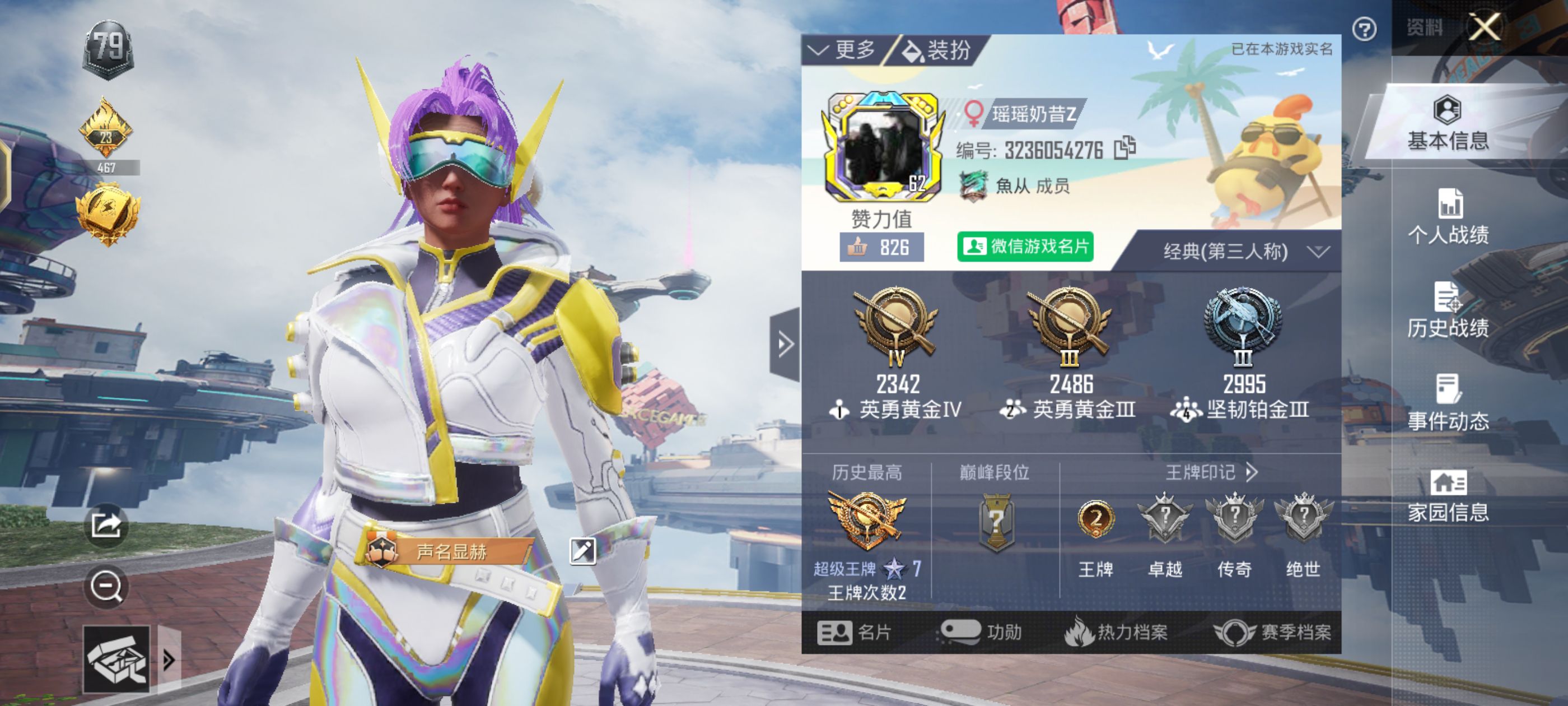The height and width of the screenshot is (706, 1568).
Task: View the 王牌印记 details
Action: tap(1210, 472)
